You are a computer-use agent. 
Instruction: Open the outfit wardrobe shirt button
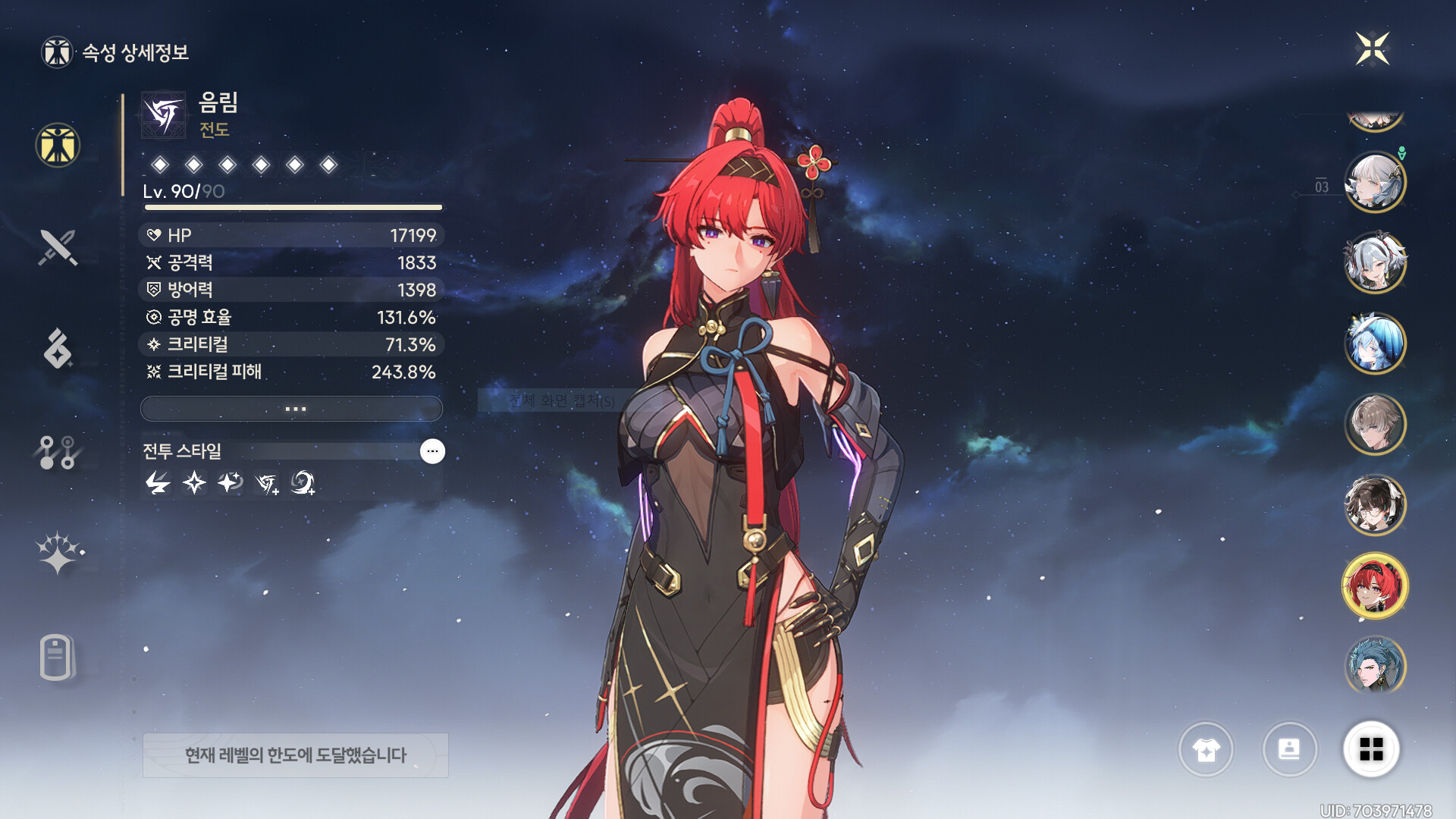(1206, 749)
